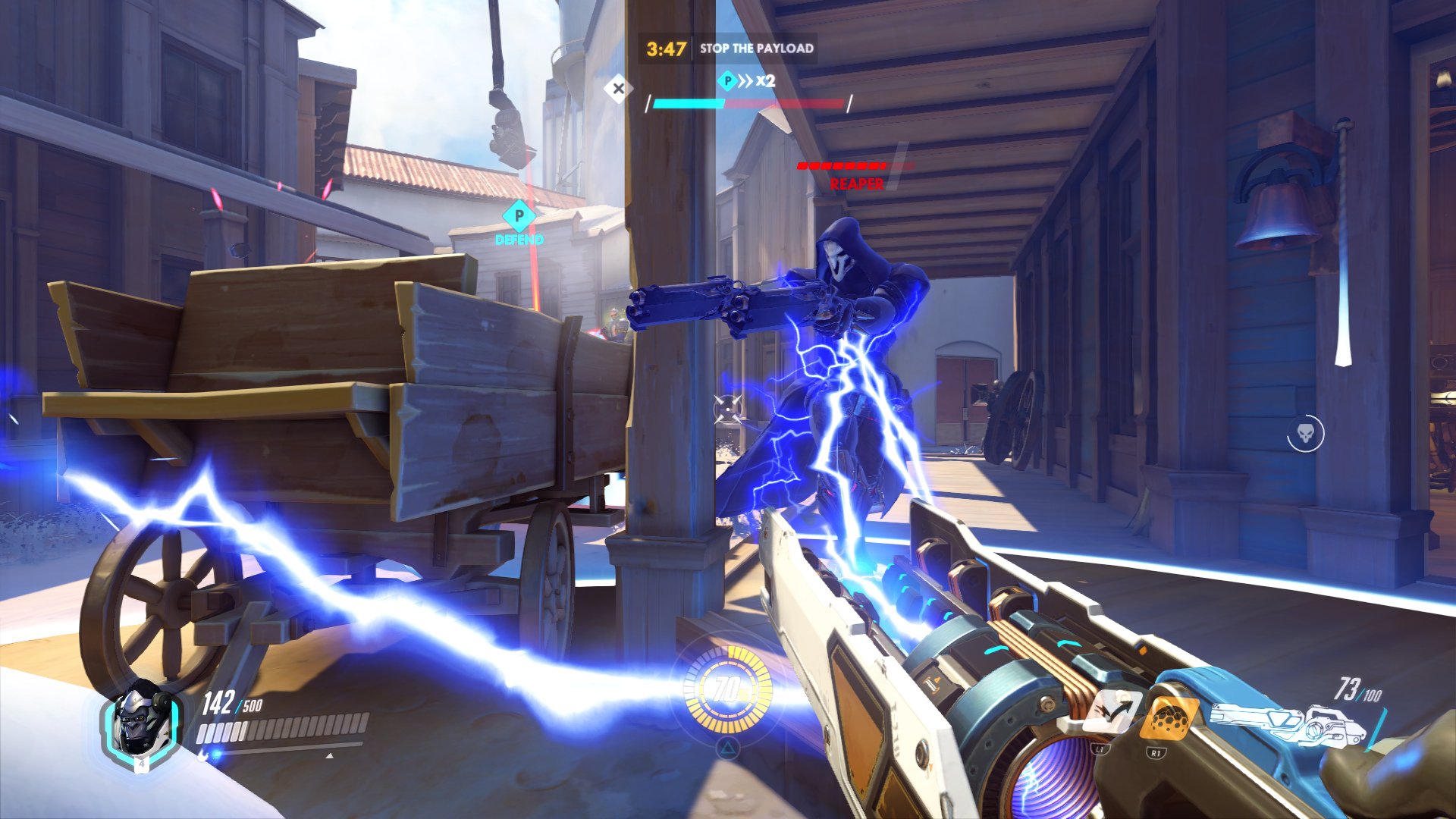Click the crosshair reticle at screen center

[728, 409]
